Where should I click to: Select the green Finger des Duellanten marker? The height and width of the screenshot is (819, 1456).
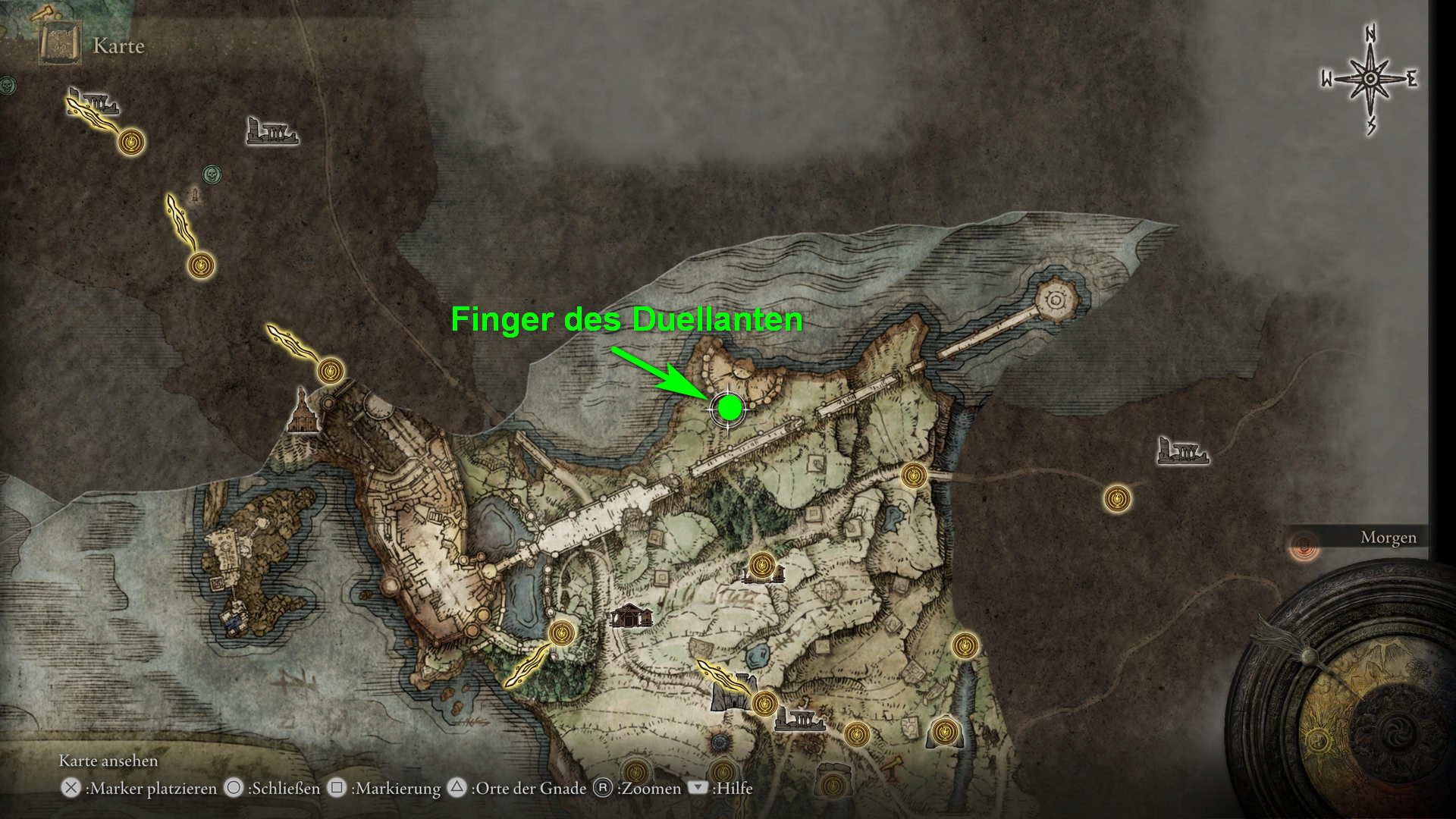coord(730,408)
